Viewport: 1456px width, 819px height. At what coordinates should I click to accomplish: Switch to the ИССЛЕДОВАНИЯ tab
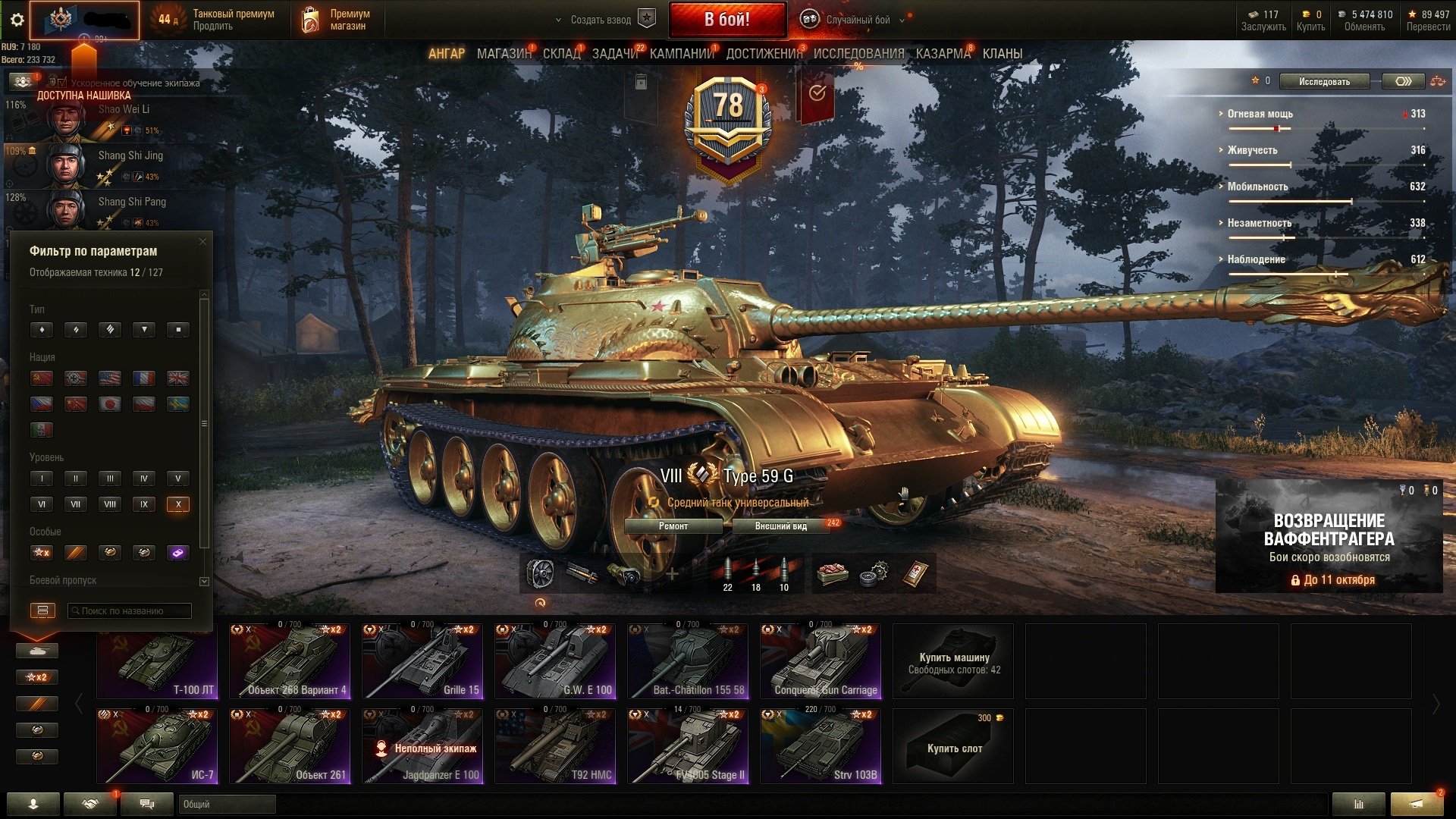point(858,54)
